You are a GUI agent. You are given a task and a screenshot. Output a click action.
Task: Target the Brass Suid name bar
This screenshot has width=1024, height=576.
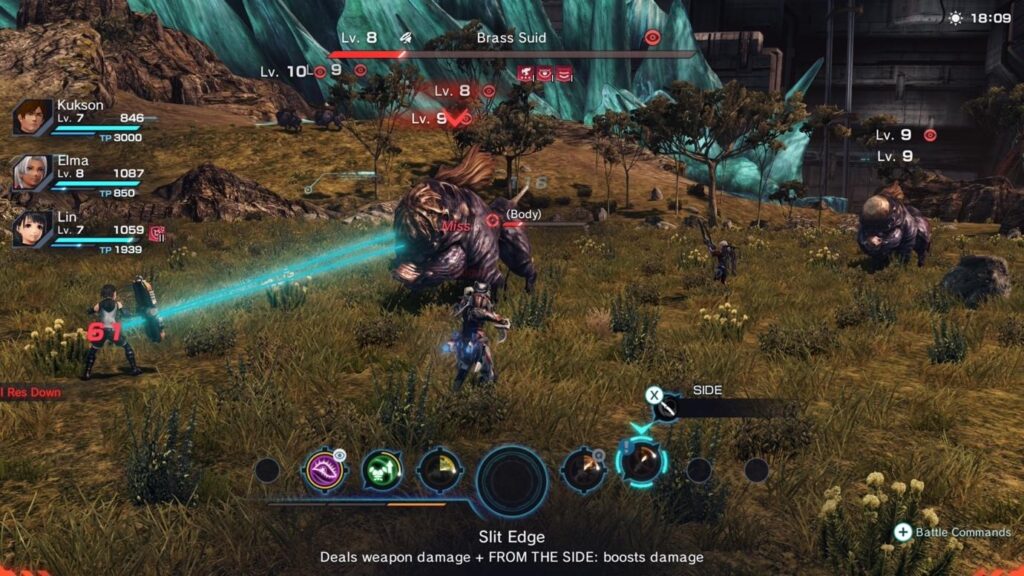click(511, 38)
